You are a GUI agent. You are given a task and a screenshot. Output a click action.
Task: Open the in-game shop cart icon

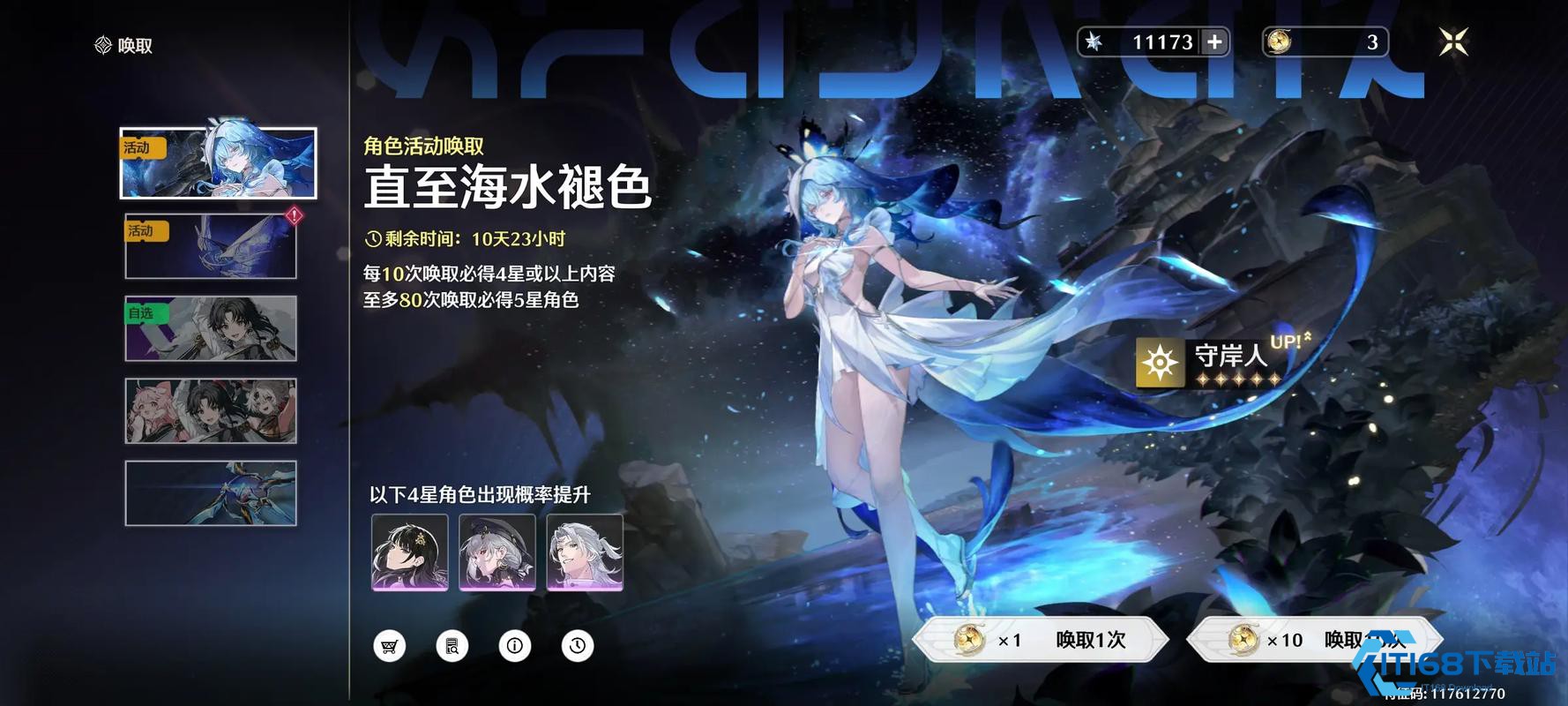pos(390,645)
